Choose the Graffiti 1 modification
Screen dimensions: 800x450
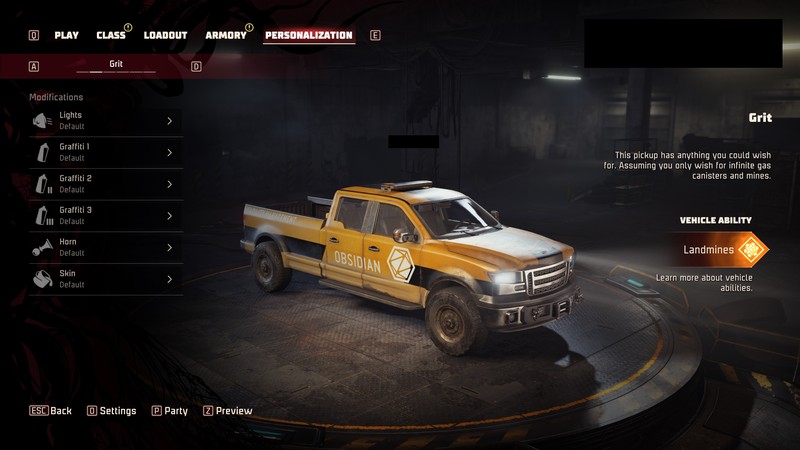point(105,153)
